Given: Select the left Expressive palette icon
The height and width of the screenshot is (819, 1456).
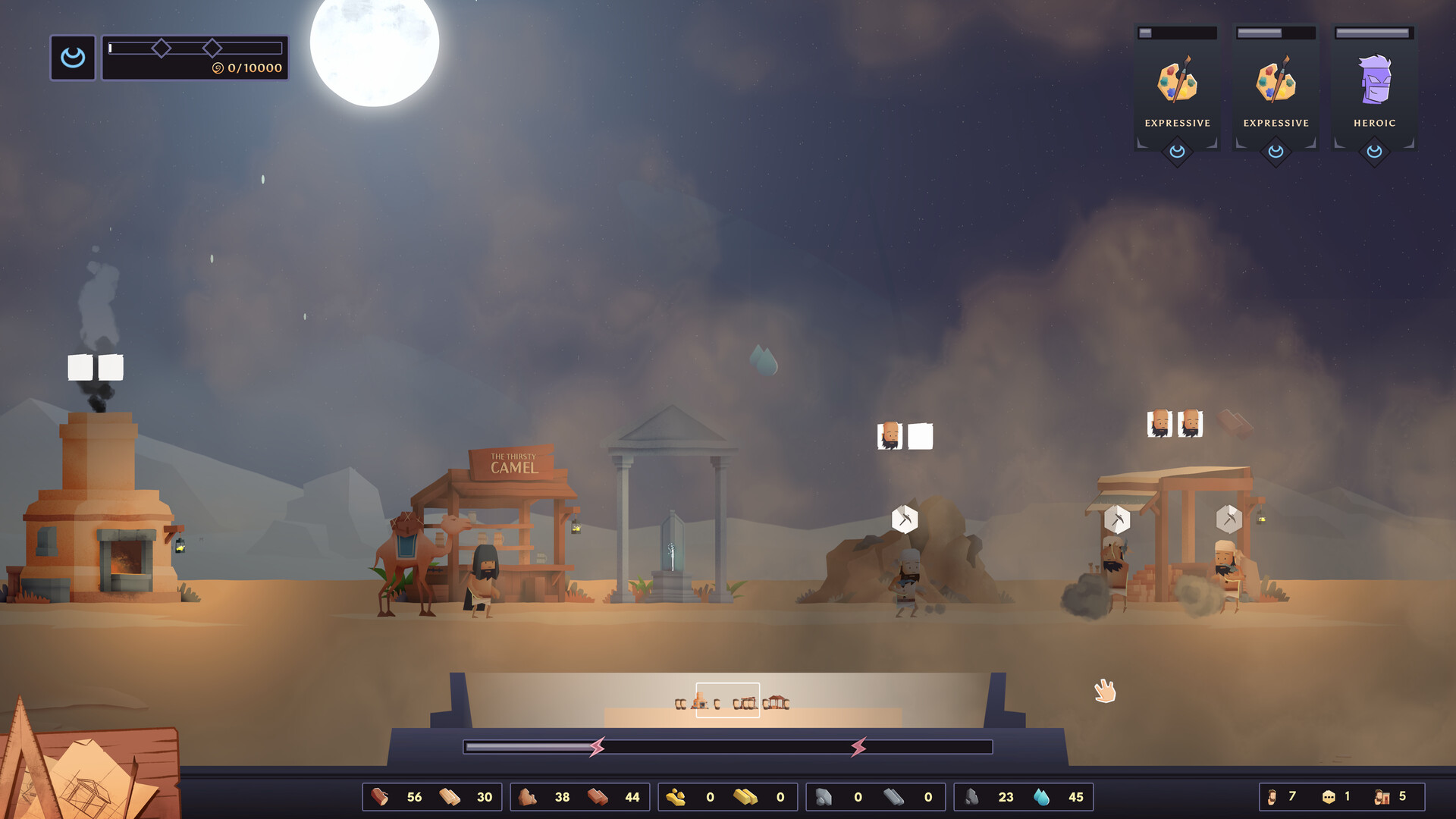Looking at the screenshot, I should pyautogui.click(x=1178, y=80).
